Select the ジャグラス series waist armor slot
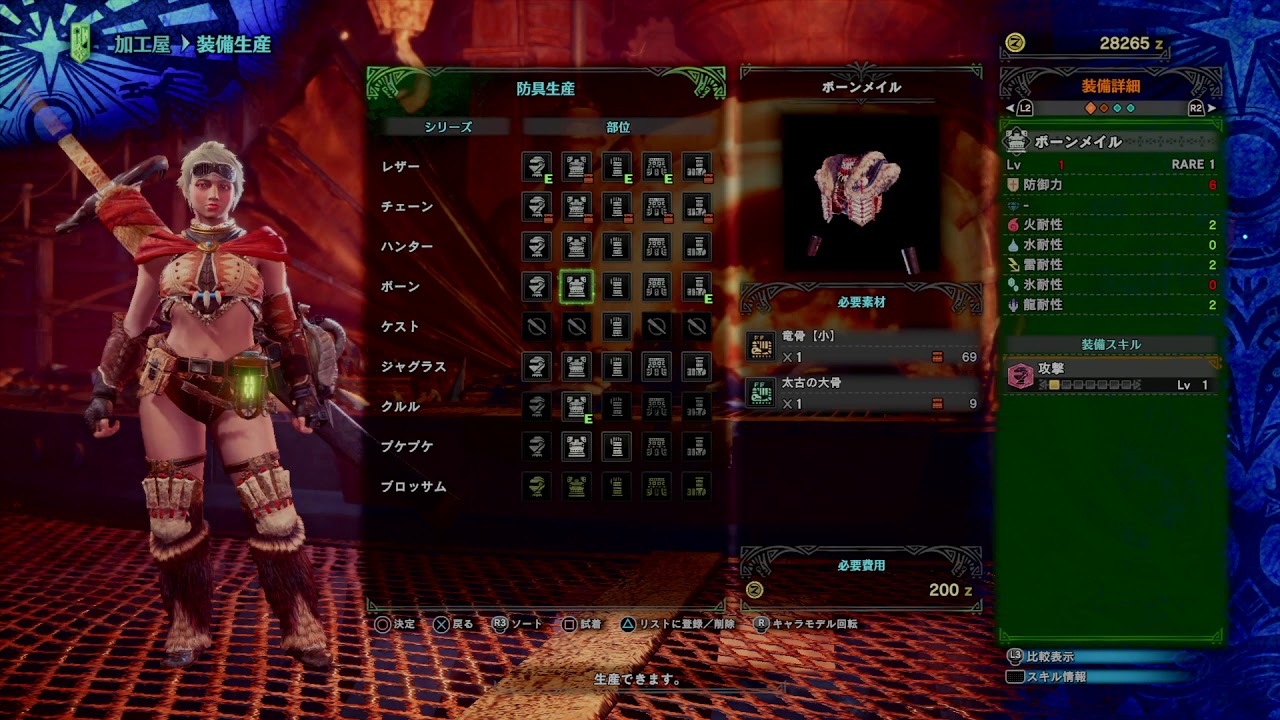Screen dimensions: 1280x720 pyautogui.click(x=657, y=367)
